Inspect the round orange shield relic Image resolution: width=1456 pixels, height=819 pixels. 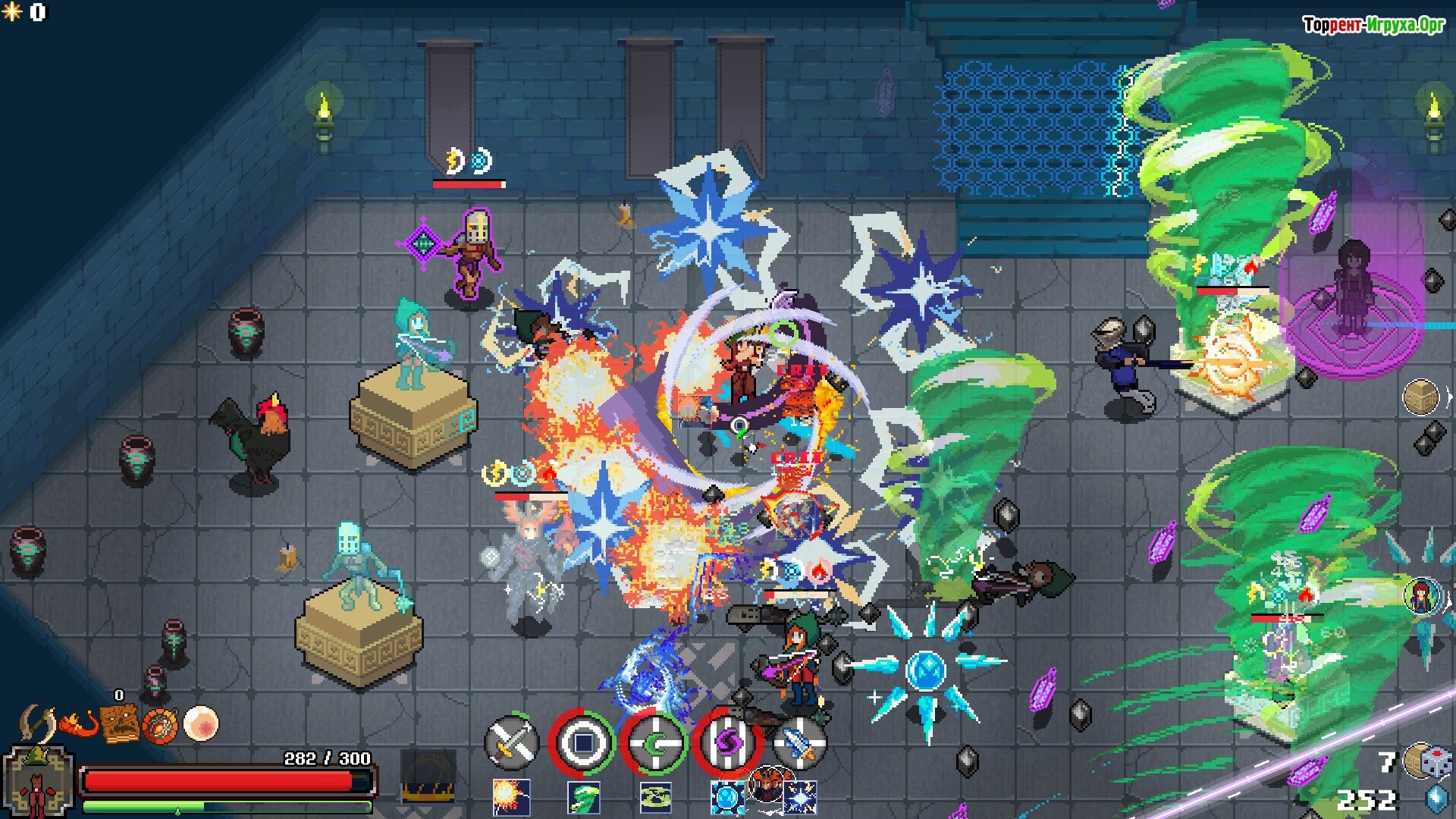click(160, 725)
